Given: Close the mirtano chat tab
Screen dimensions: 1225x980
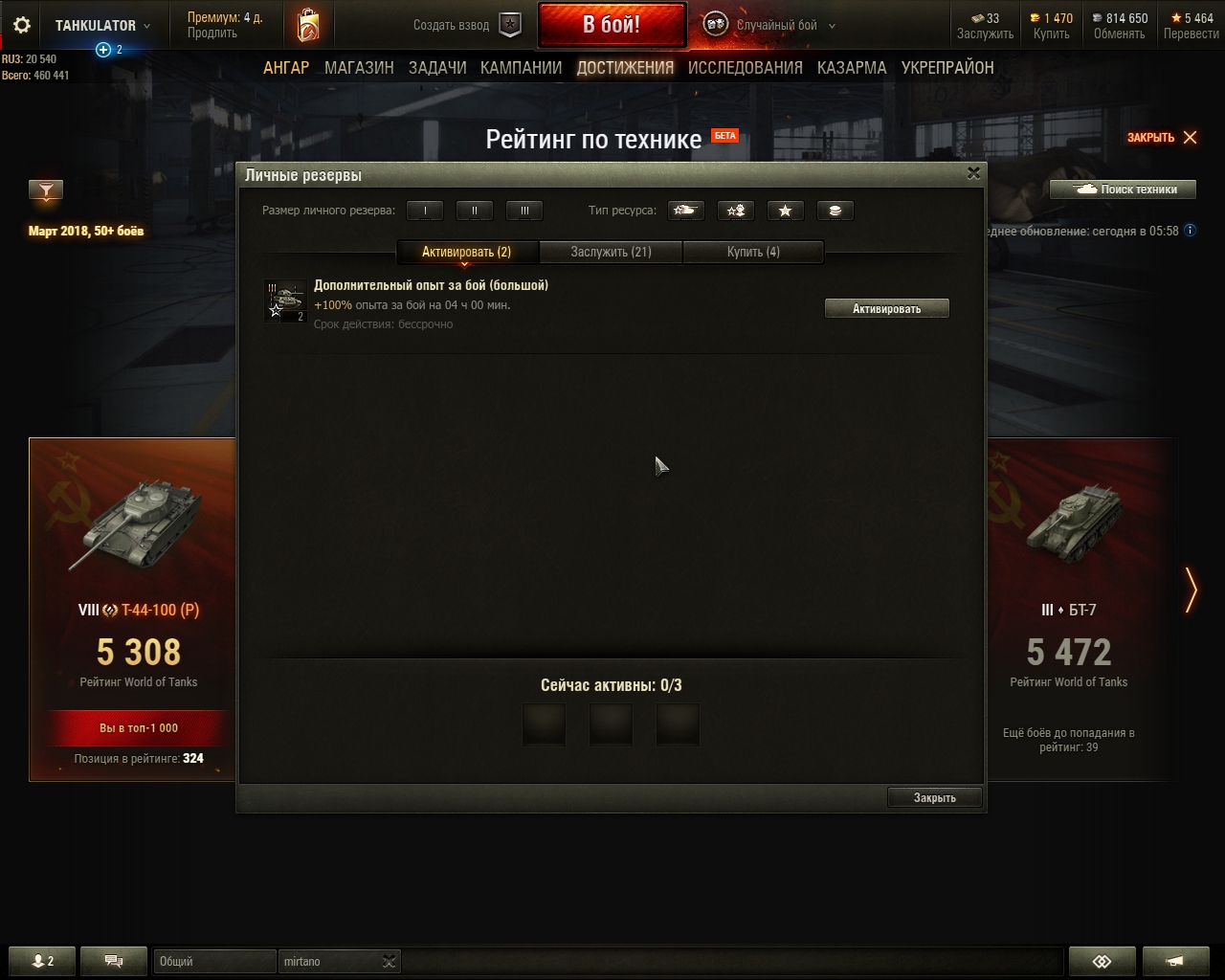Looking at the screenshot, I should click(x=389, y=962).
